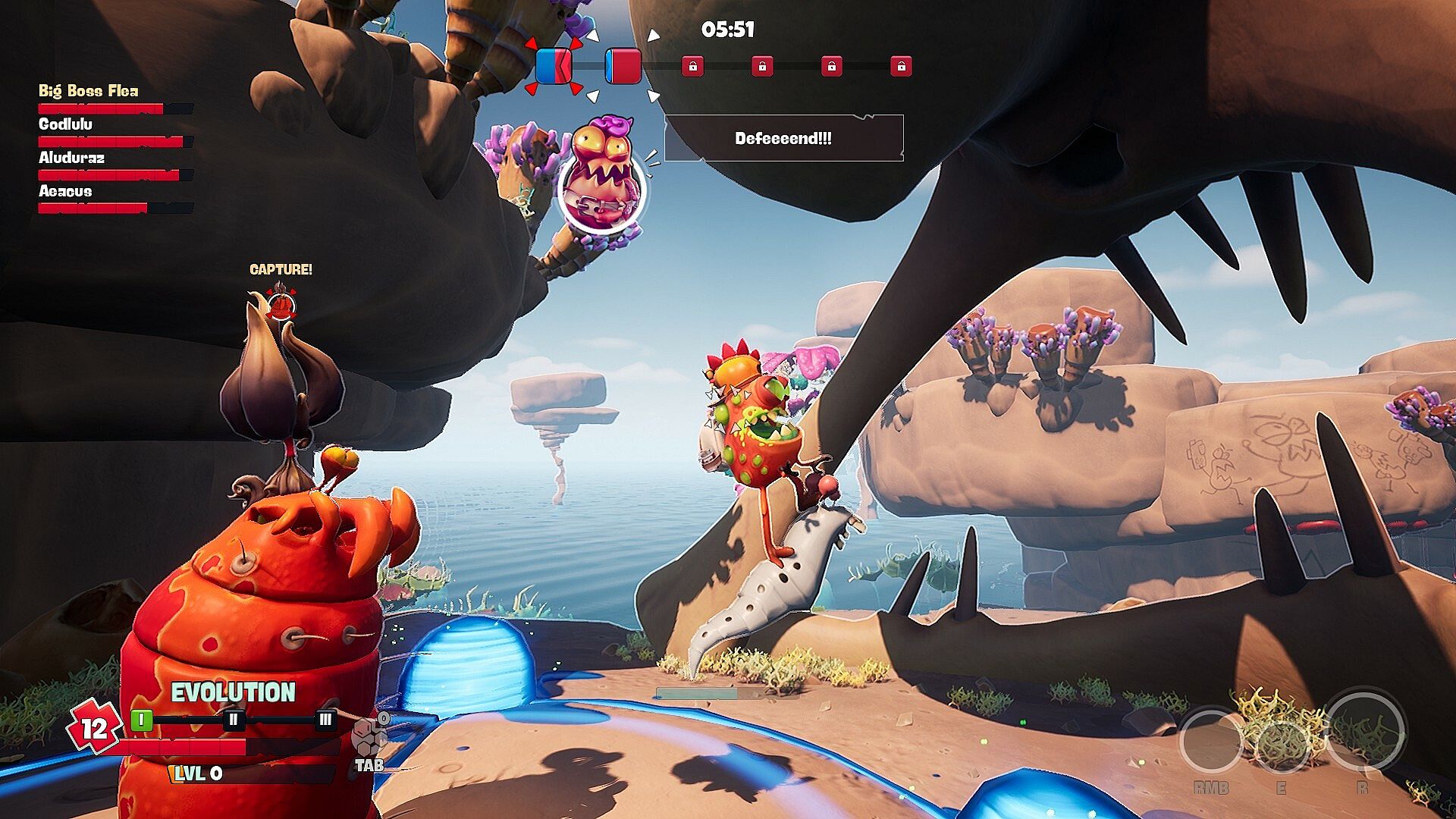Select the evolution stage I marker
Viewport: 1456px width, 819px height.
[x=142, y=719]
